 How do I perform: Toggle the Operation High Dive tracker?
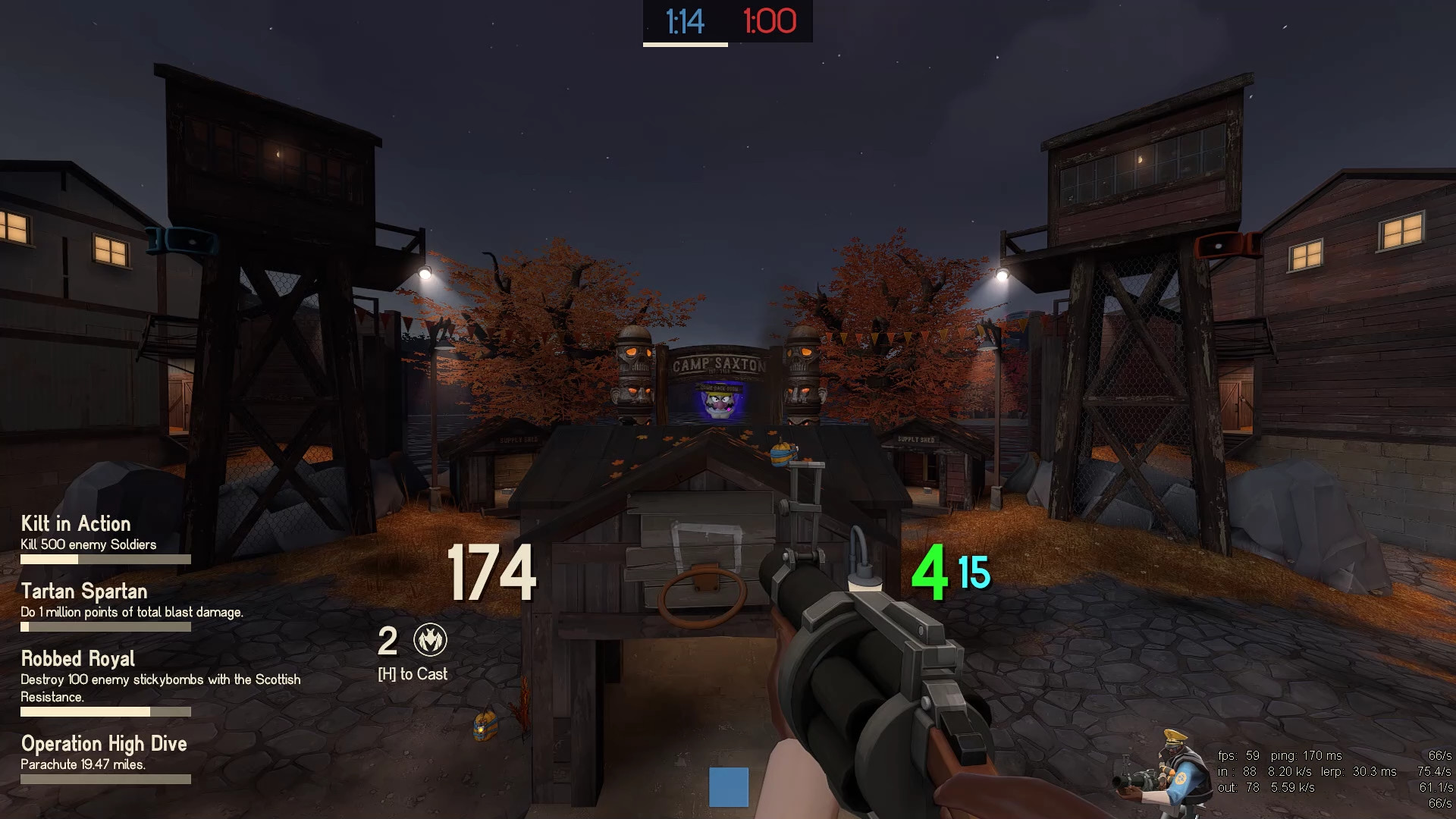(x=104, y=744)
